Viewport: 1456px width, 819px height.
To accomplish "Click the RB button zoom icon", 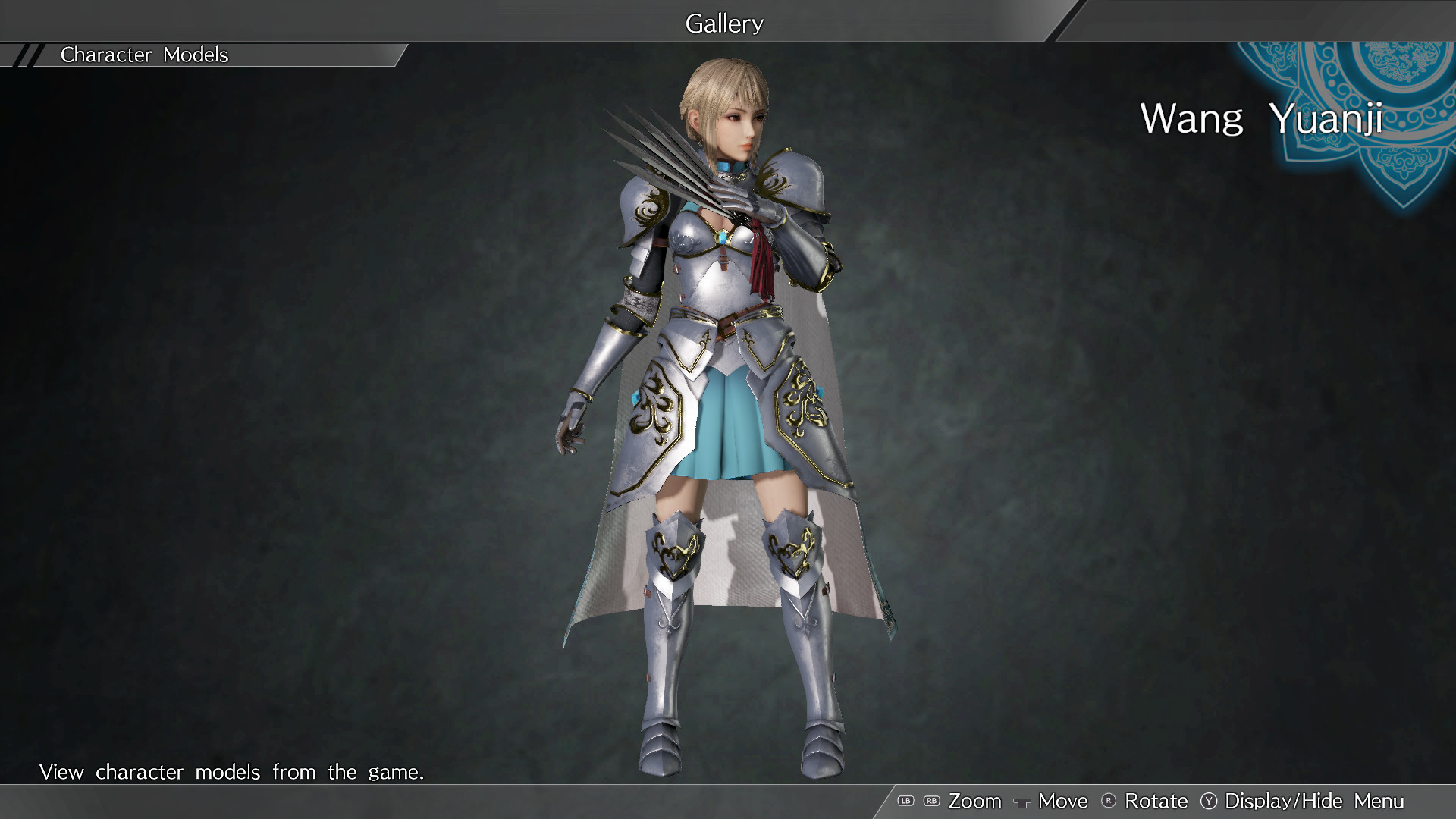I will pyautogui.click(x=932, y=801).
